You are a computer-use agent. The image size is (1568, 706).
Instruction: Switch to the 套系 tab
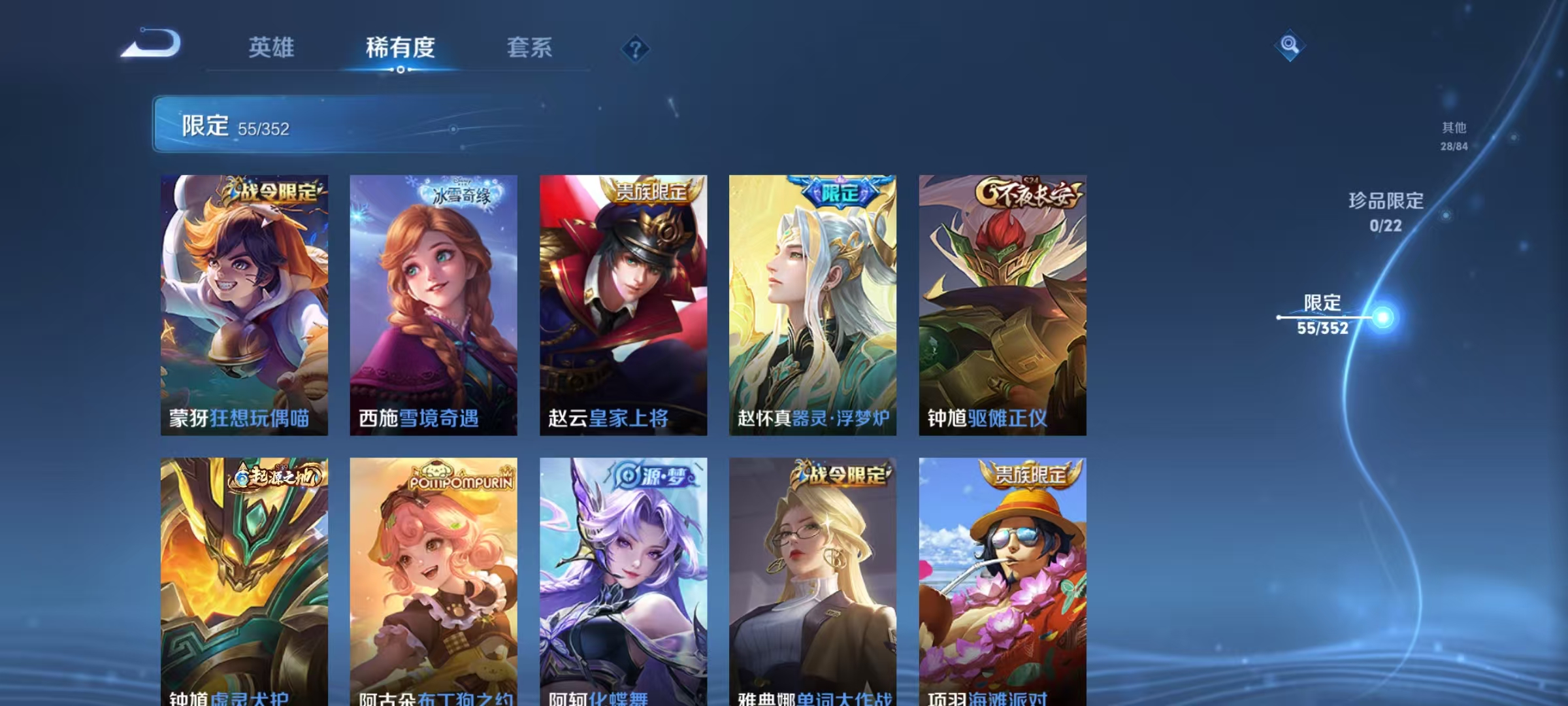click(x=531, y=48)
